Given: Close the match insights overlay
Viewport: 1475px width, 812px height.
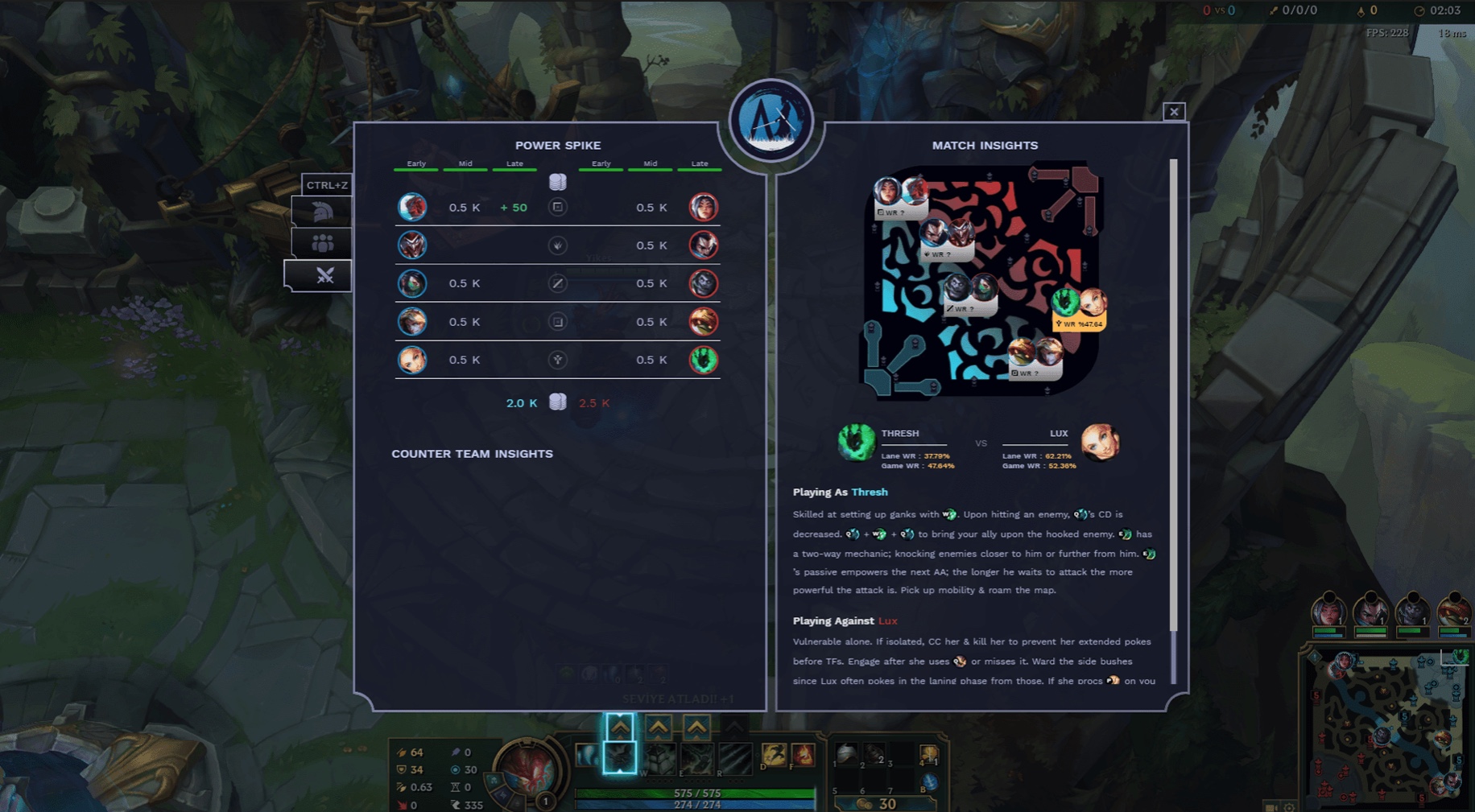Looking at the screenshot, I should [1173, 112].
